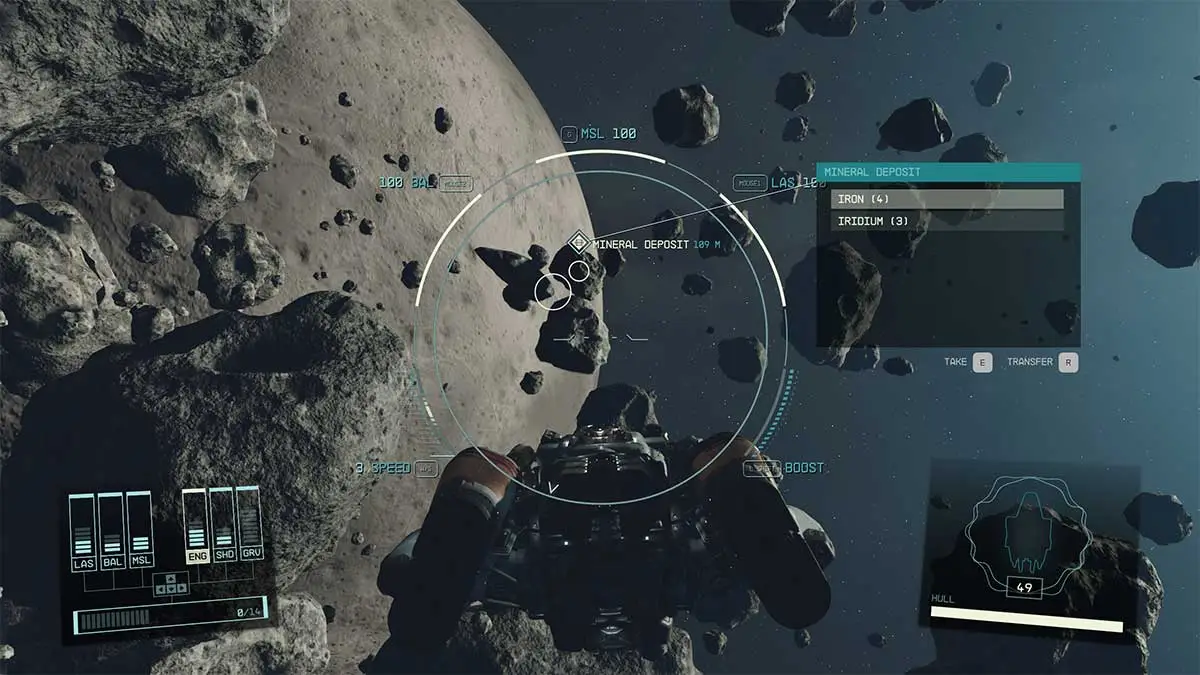Choose Iridium (3) from the deposit list
Screen dimensions: 1200x675
(x=947, y=221)
